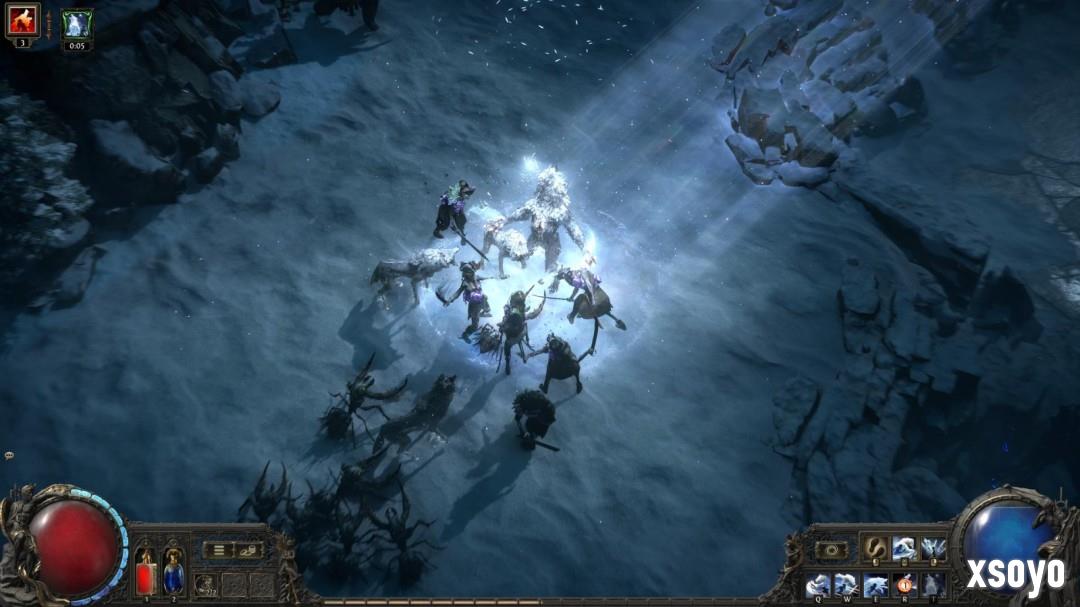Use the blue mana flask
Screen dimensions: 1080x607
pyautogui.click(x=173, y=574)
